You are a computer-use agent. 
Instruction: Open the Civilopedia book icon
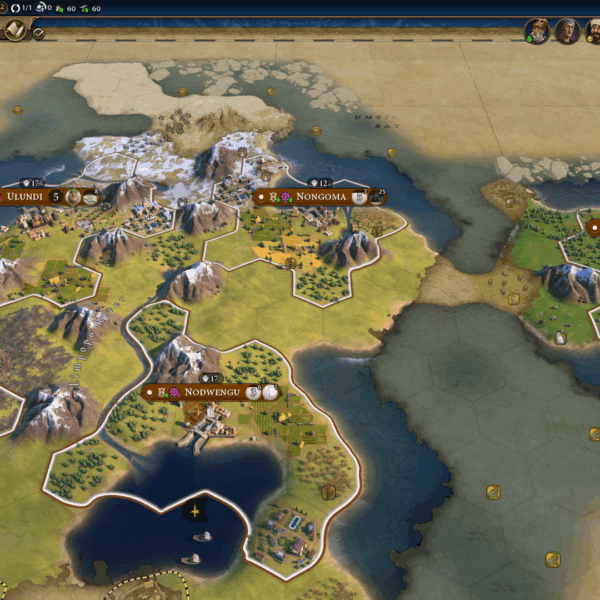14,31
